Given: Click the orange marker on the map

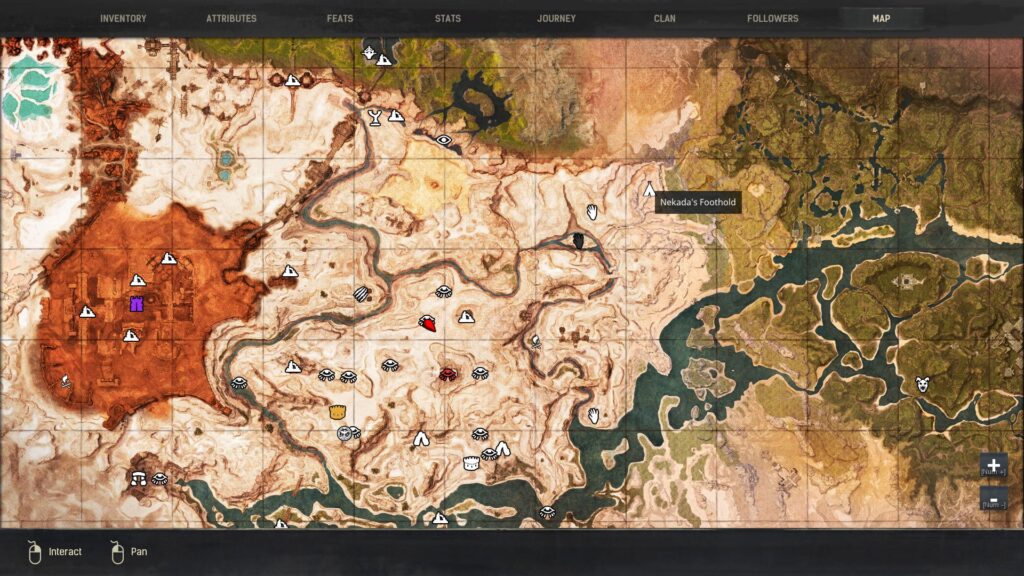Looking at the screenshot, I should click(338, 411).
